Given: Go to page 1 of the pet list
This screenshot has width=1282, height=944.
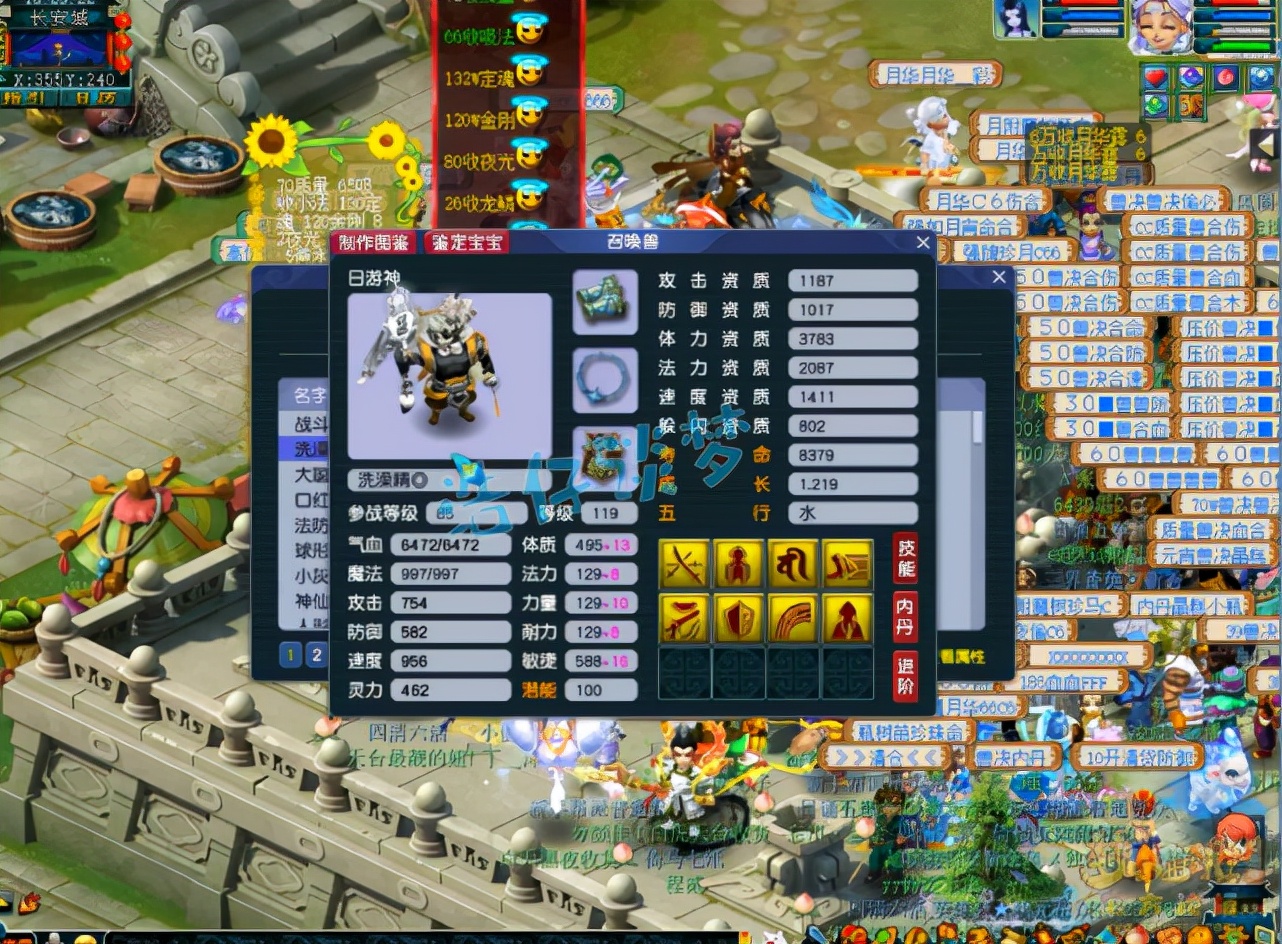Looking at the screenshot, I should (290, 655).
